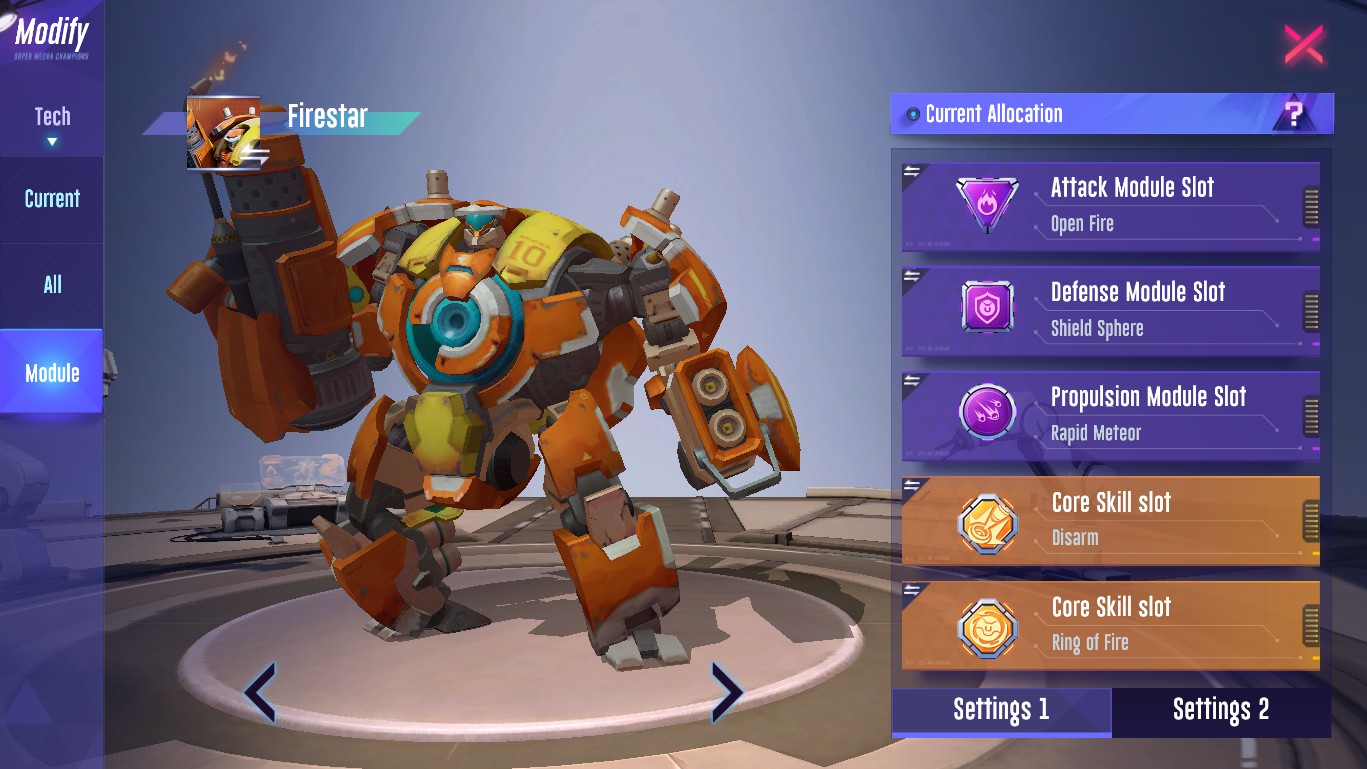Select the Ring of Fire Core Skill slot
The height and width of the screenshot is (769, 1367).
pos(1110,625)
